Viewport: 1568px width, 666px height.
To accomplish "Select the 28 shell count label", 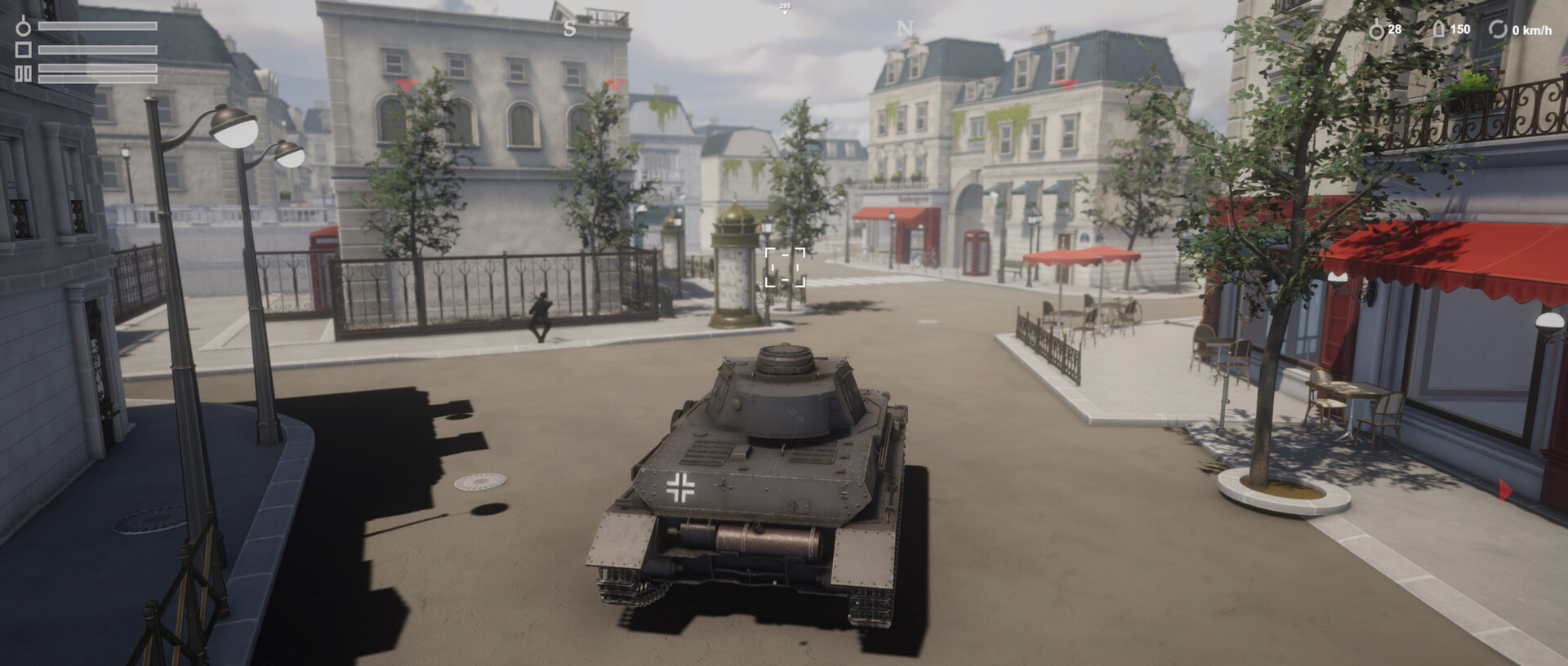I will (x=1396, y=29).
